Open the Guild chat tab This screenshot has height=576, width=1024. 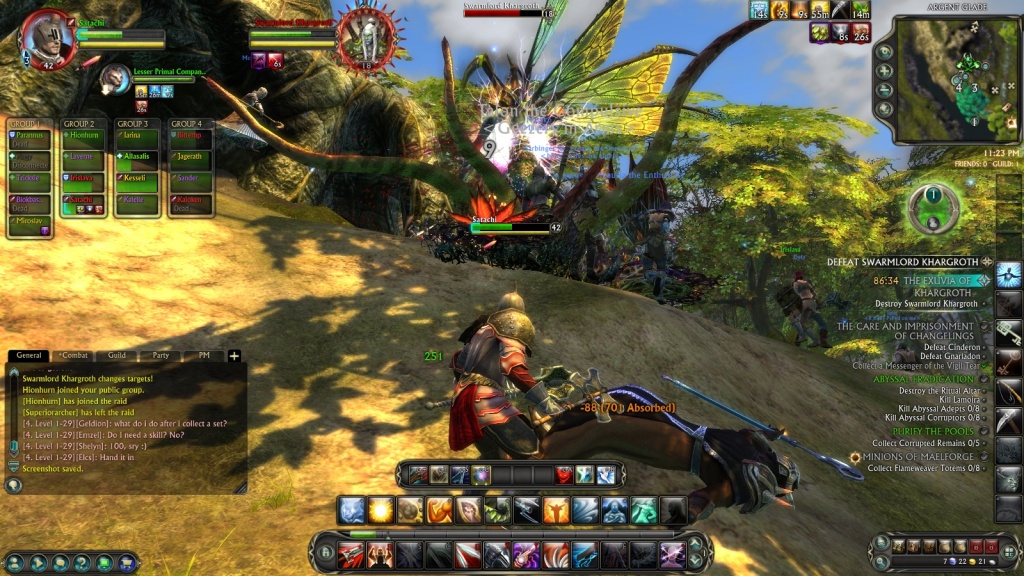point(117,355)
